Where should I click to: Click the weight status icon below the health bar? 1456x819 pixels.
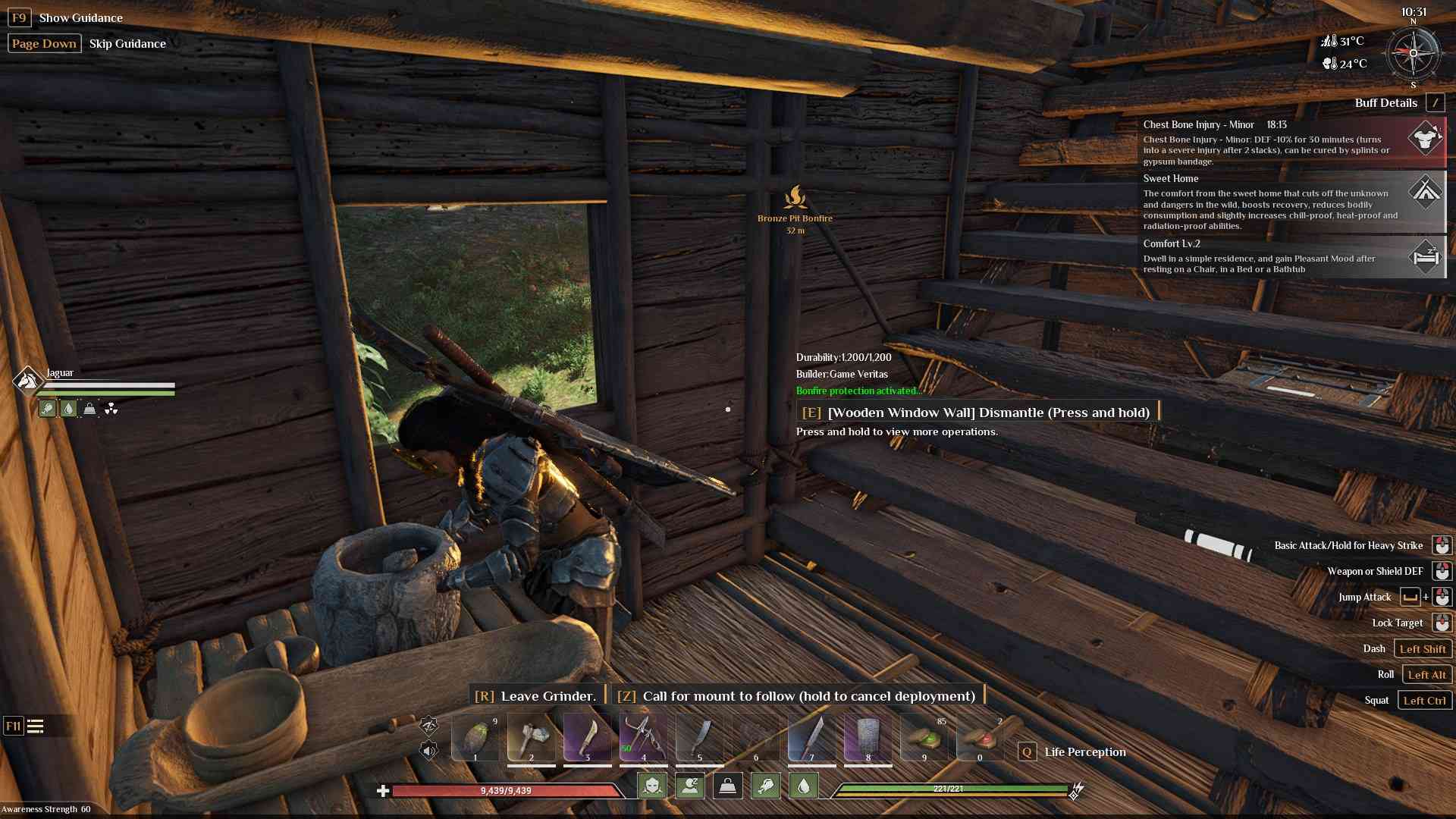[x=727, y=786]
